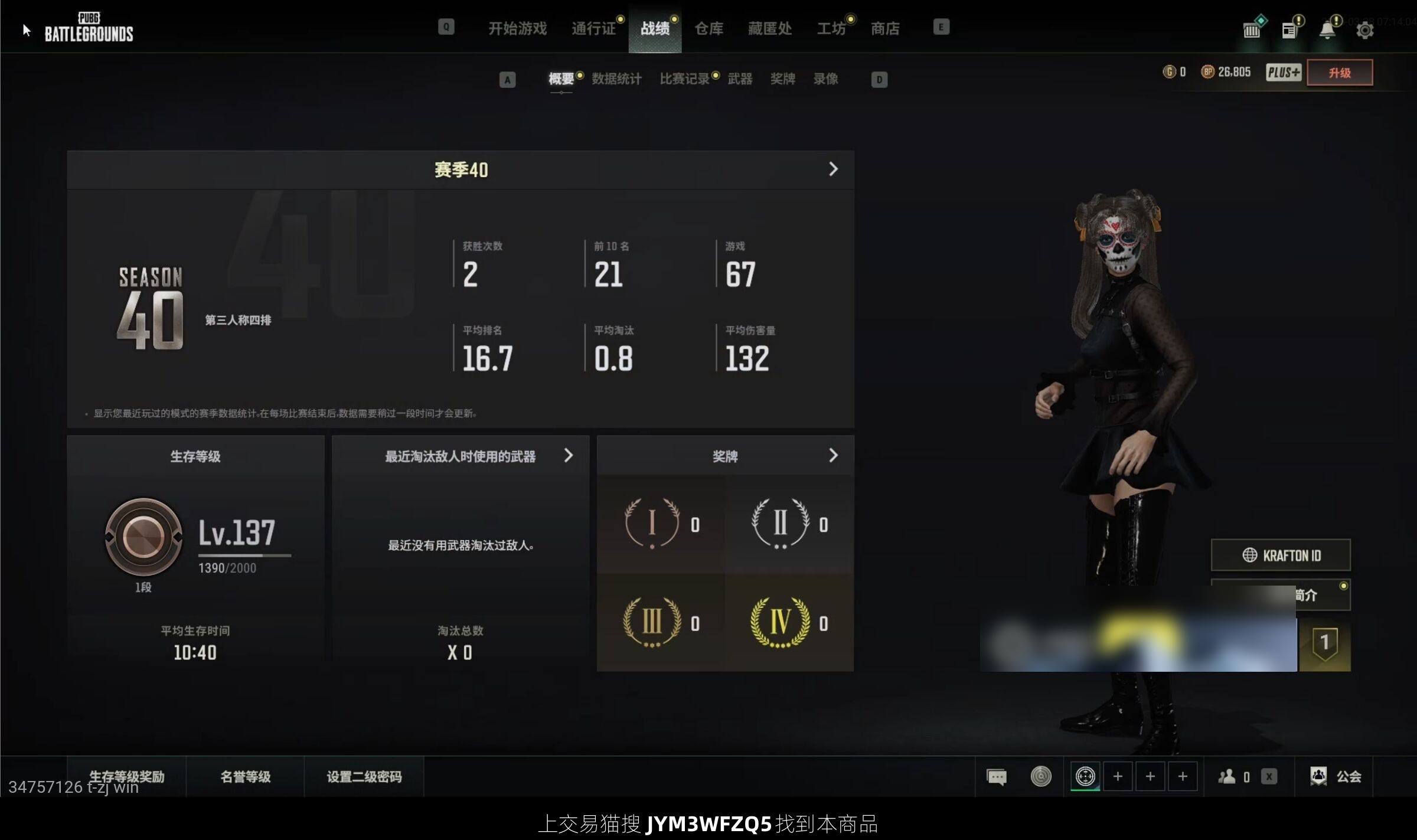Go to the 藏匿处 hideout tab

click(769, 28)
